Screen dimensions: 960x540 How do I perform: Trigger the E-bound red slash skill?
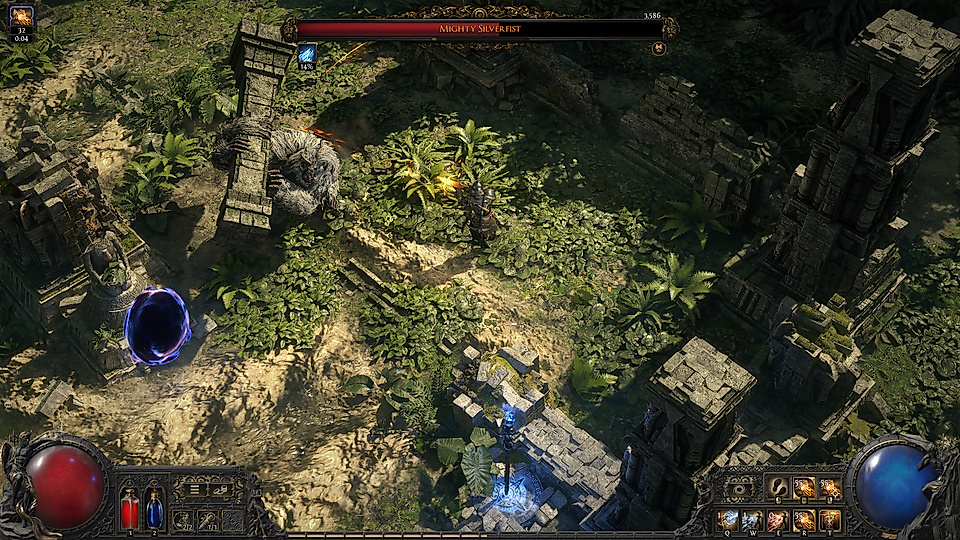[x=778, y=520]
